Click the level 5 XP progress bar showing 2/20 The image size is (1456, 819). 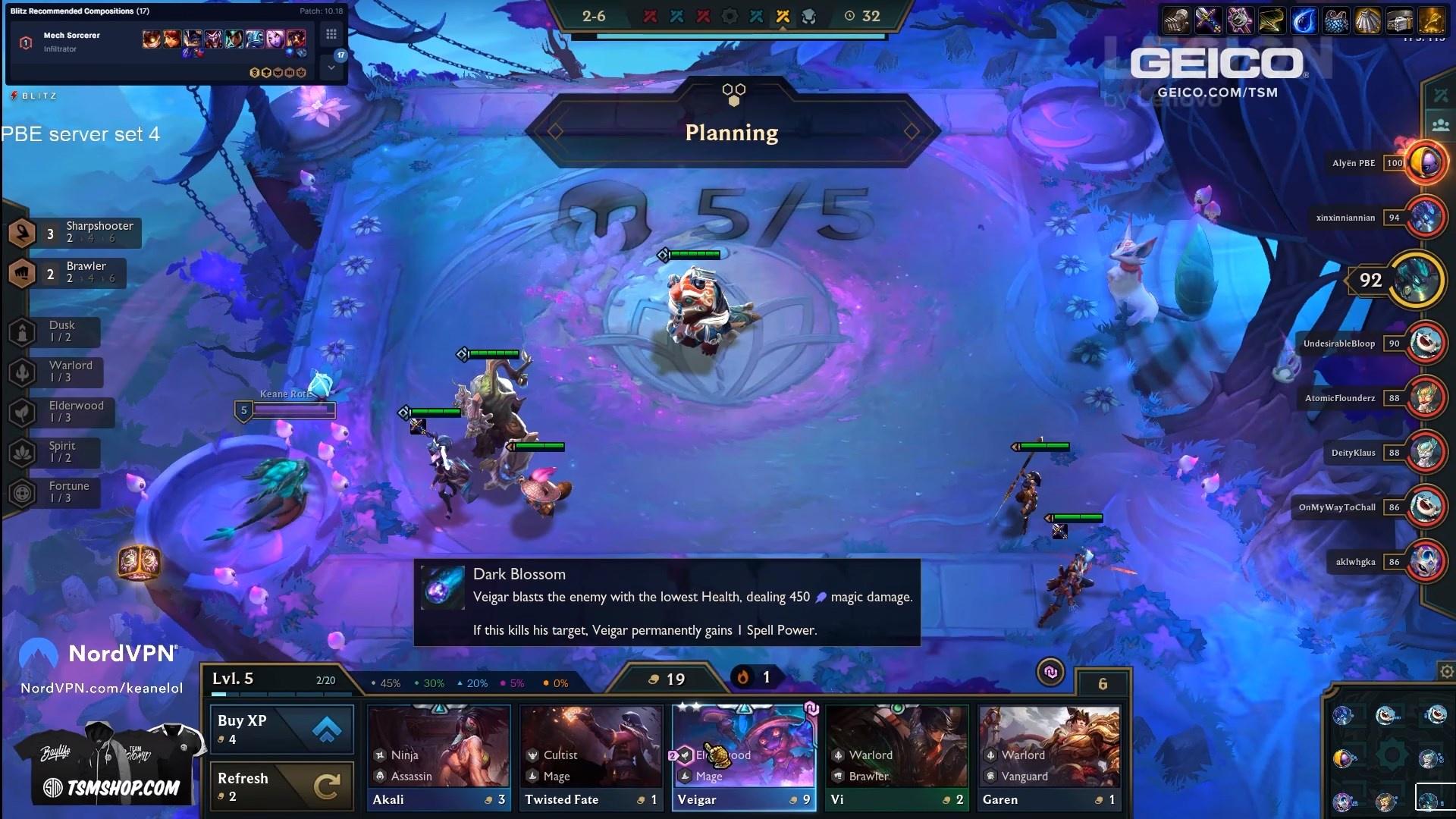[x=281, y=694]
